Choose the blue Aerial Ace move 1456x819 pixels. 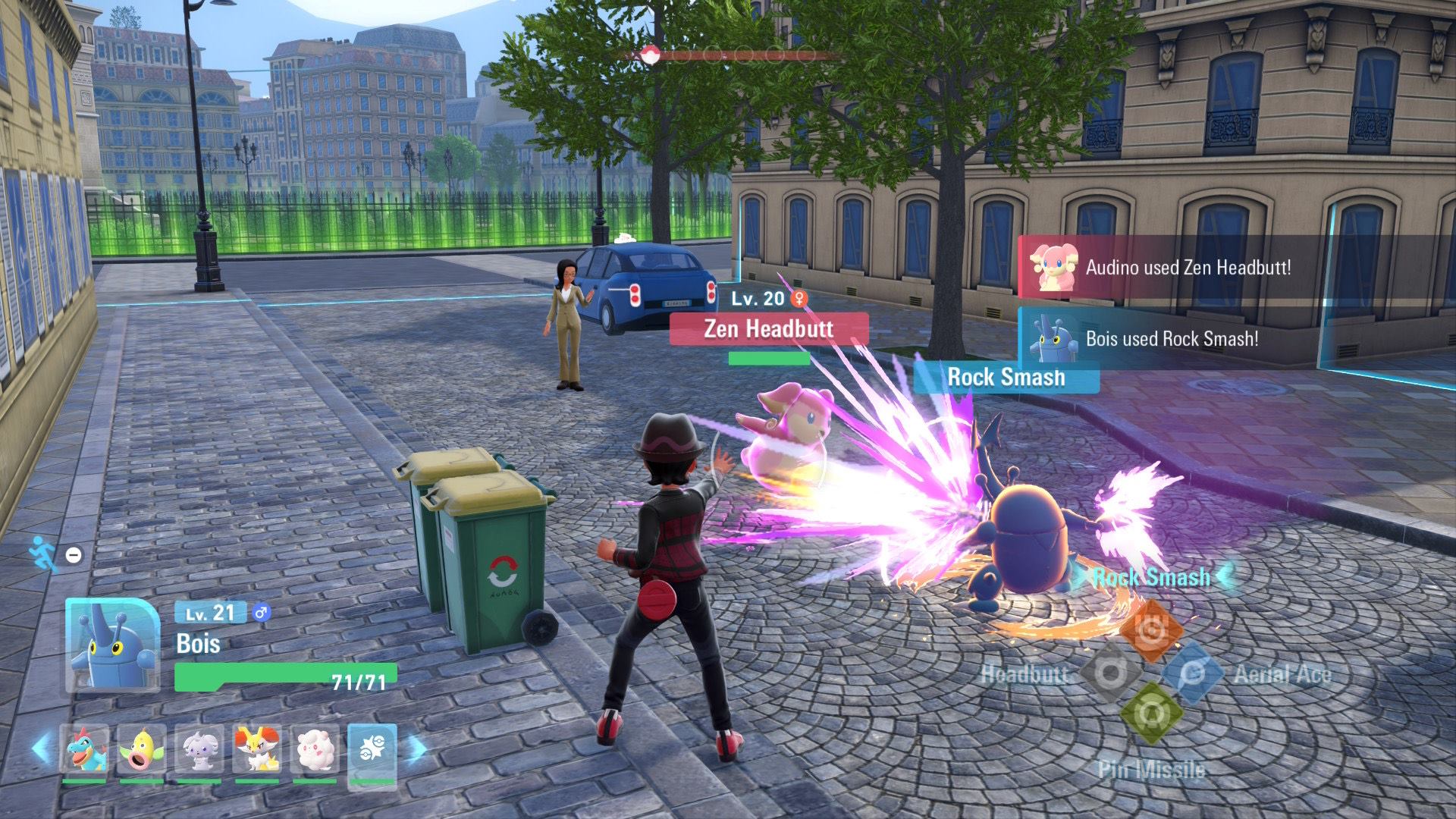pos(1191,673)
